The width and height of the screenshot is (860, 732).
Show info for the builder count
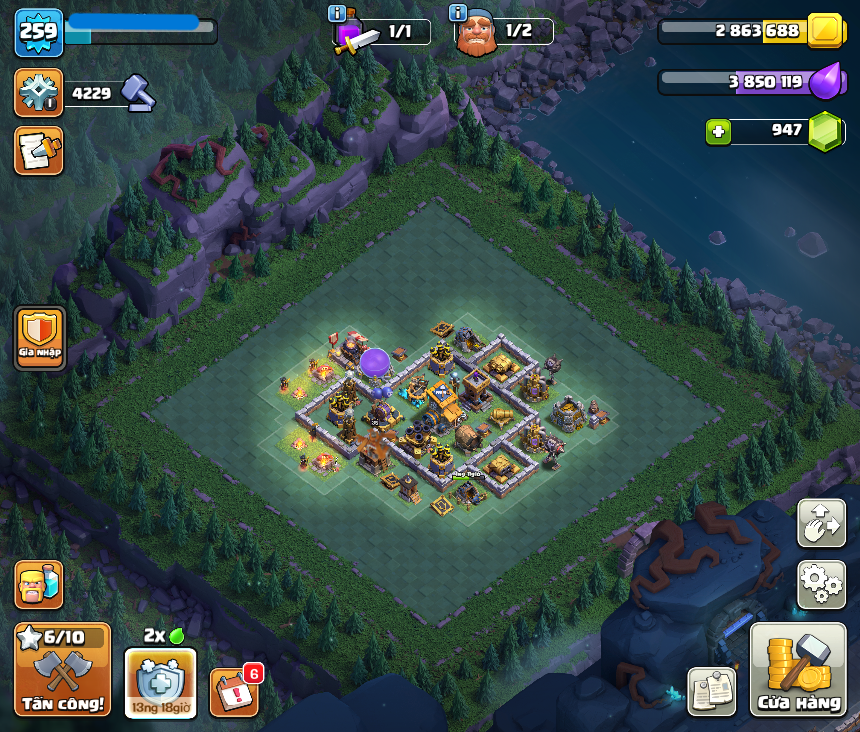458,13
